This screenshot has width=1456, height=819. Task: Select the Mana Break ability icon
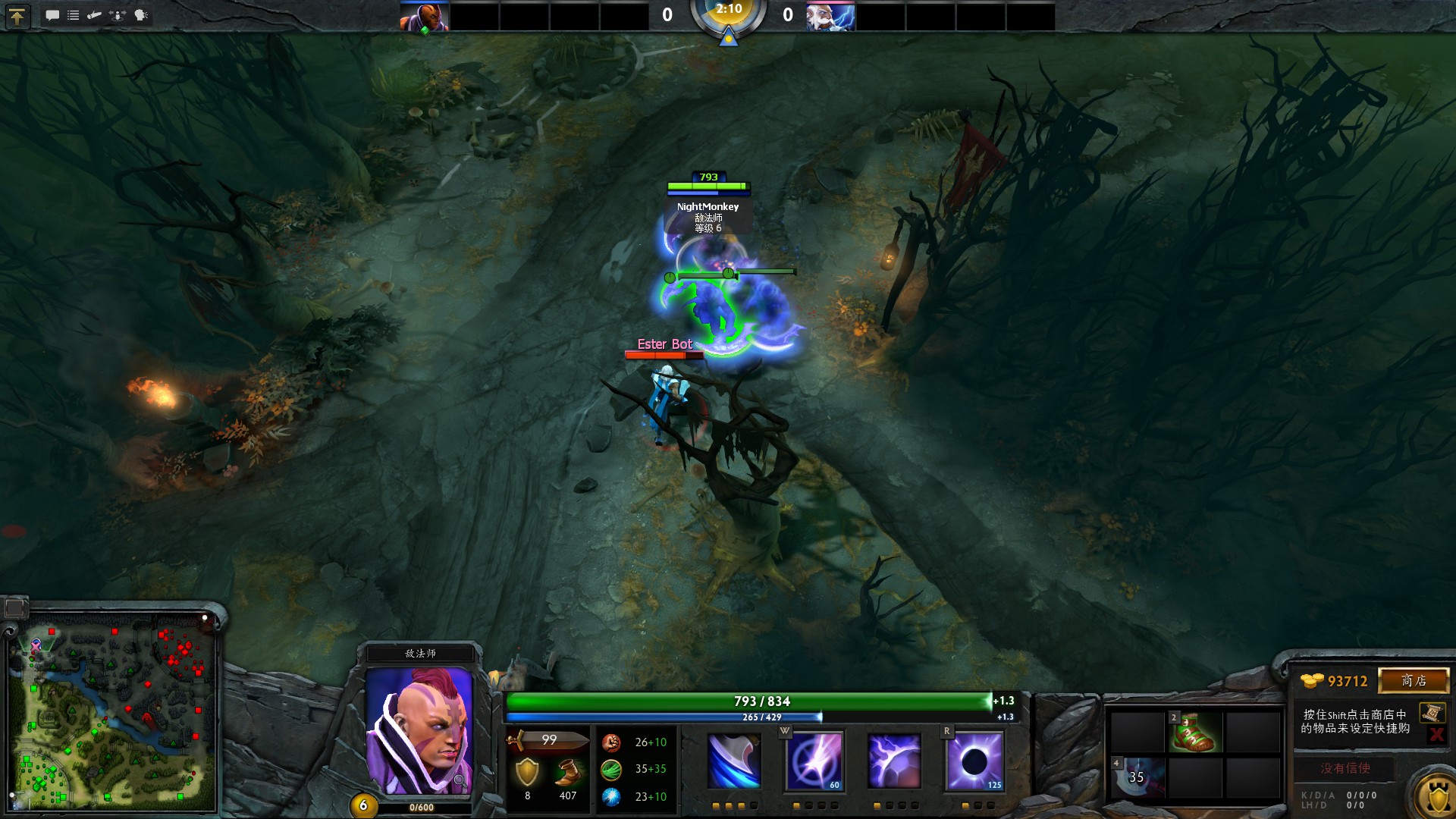point(733,761)
